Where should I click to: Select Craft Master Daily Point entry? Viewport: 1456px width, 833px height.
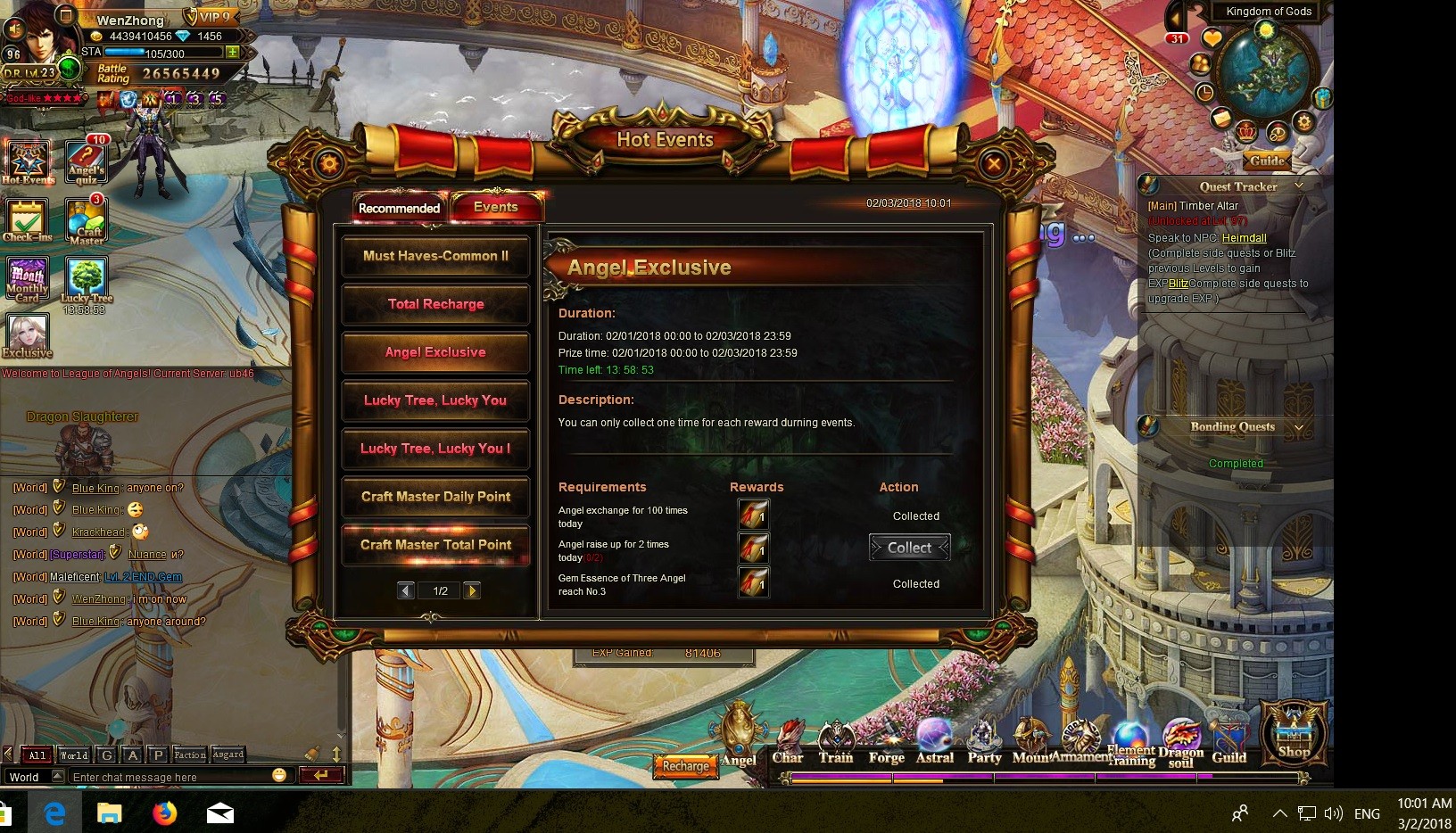[x=435, y=497]
